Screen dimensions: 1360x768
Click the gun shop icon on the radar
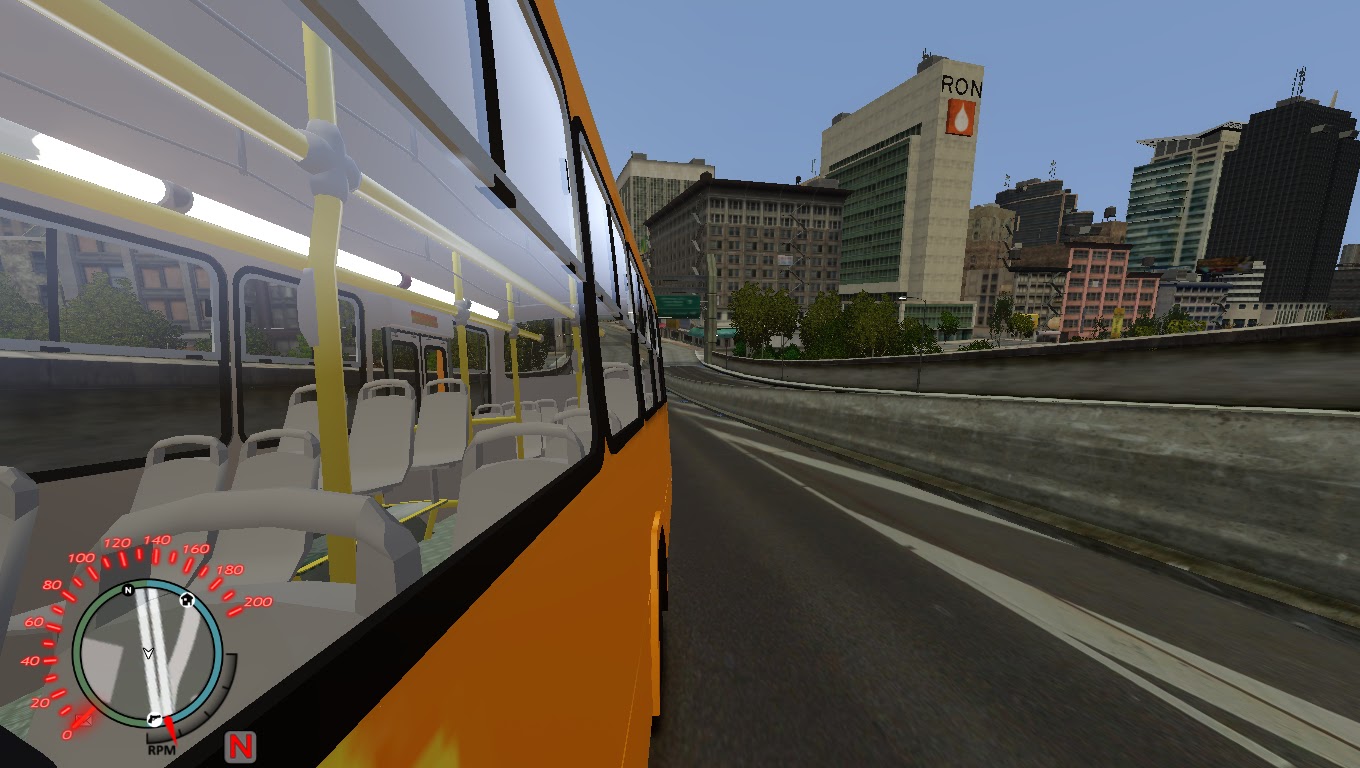pyautogui.click(x=154, y=718)
